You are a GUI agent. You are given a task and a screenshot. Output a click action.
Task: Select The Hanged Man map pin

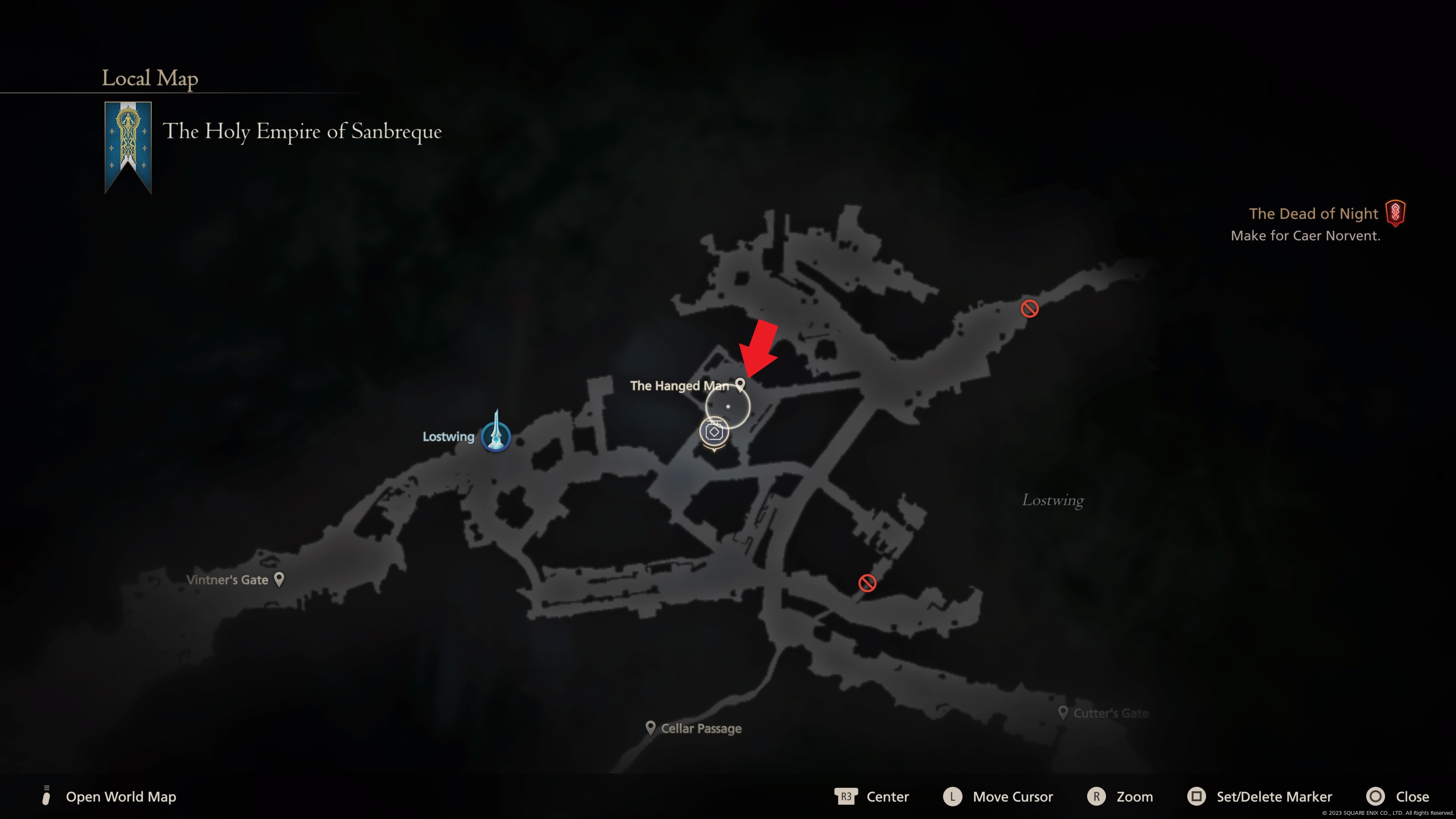click(x=740, y=385)
